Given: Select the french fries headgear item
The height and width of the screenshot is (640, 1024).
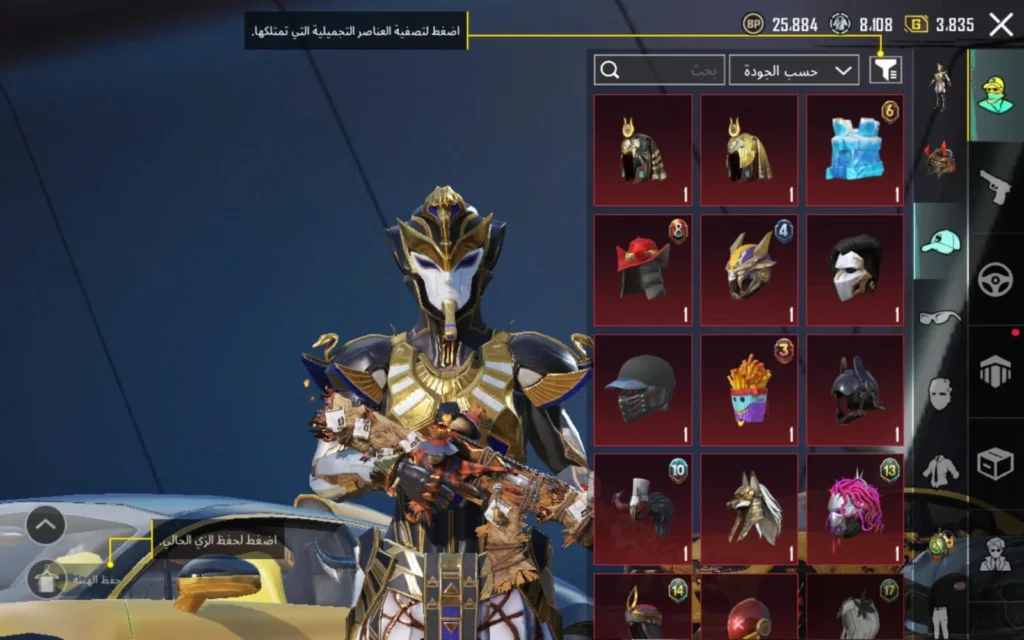Looking at the screenshot, I should tap(748, 390).
